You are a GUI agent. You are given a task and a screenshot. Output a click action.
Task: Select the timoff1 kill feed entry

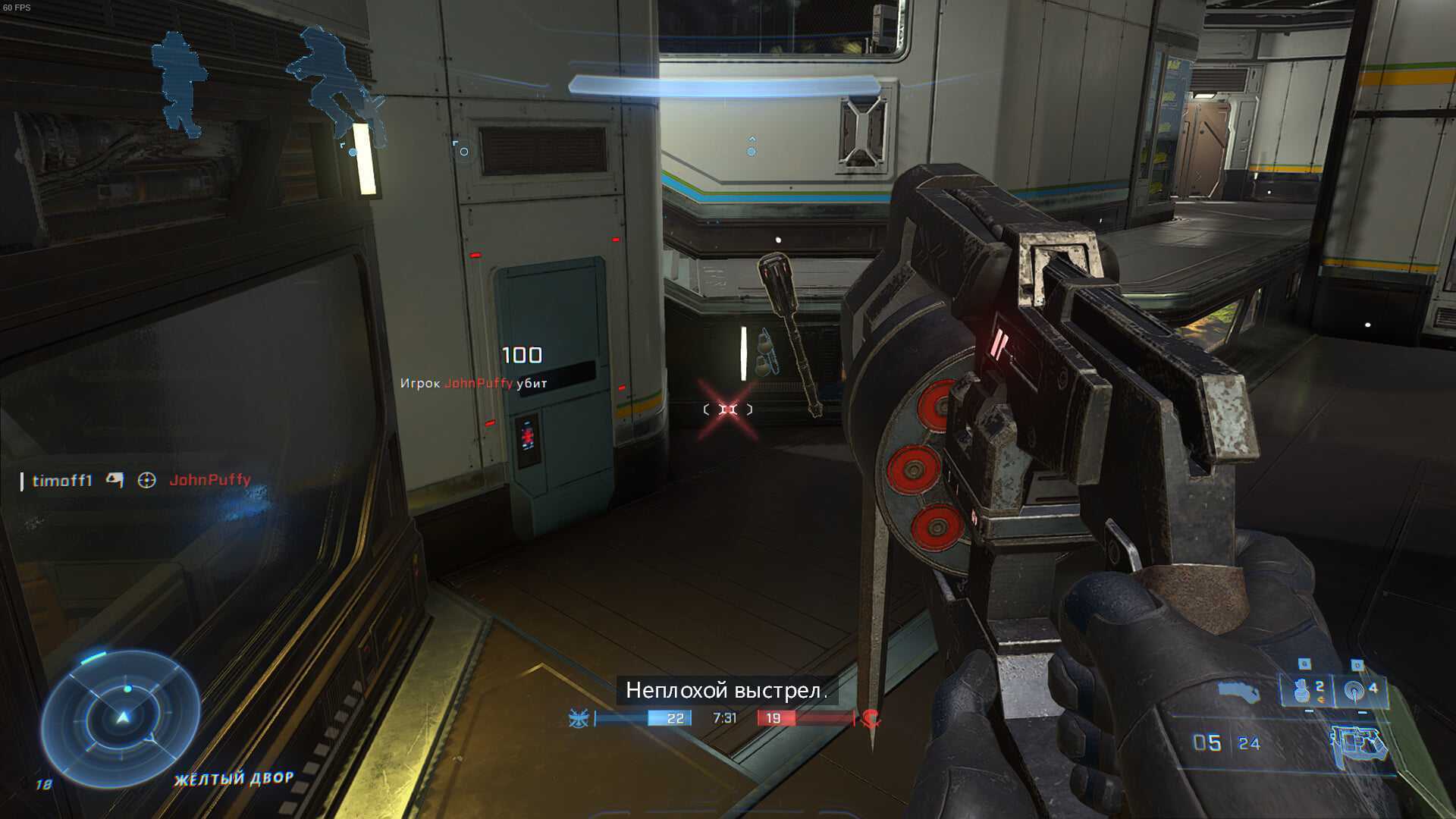point(62,480)
